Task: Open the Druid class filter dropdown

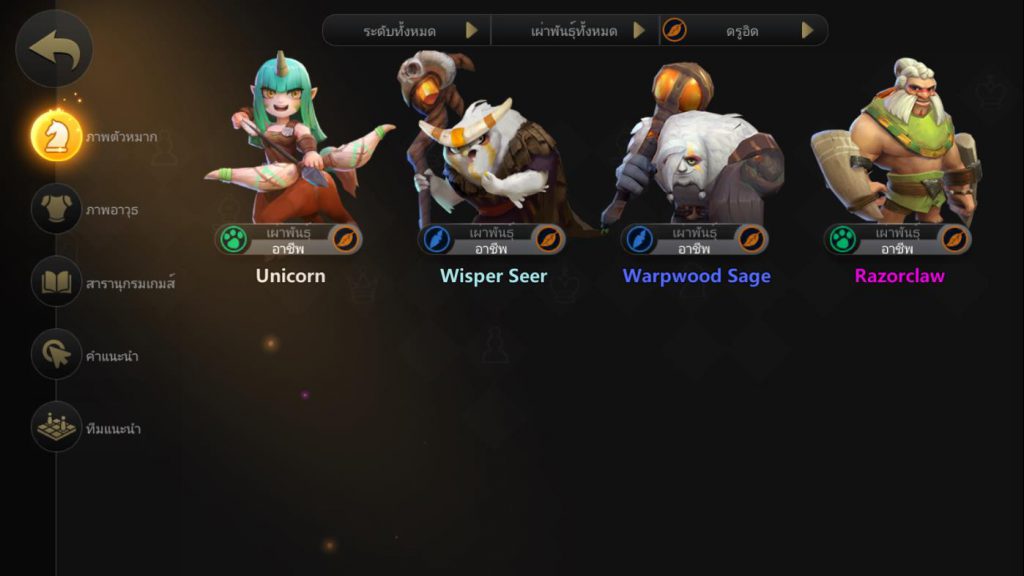Action: pos(744,31)
